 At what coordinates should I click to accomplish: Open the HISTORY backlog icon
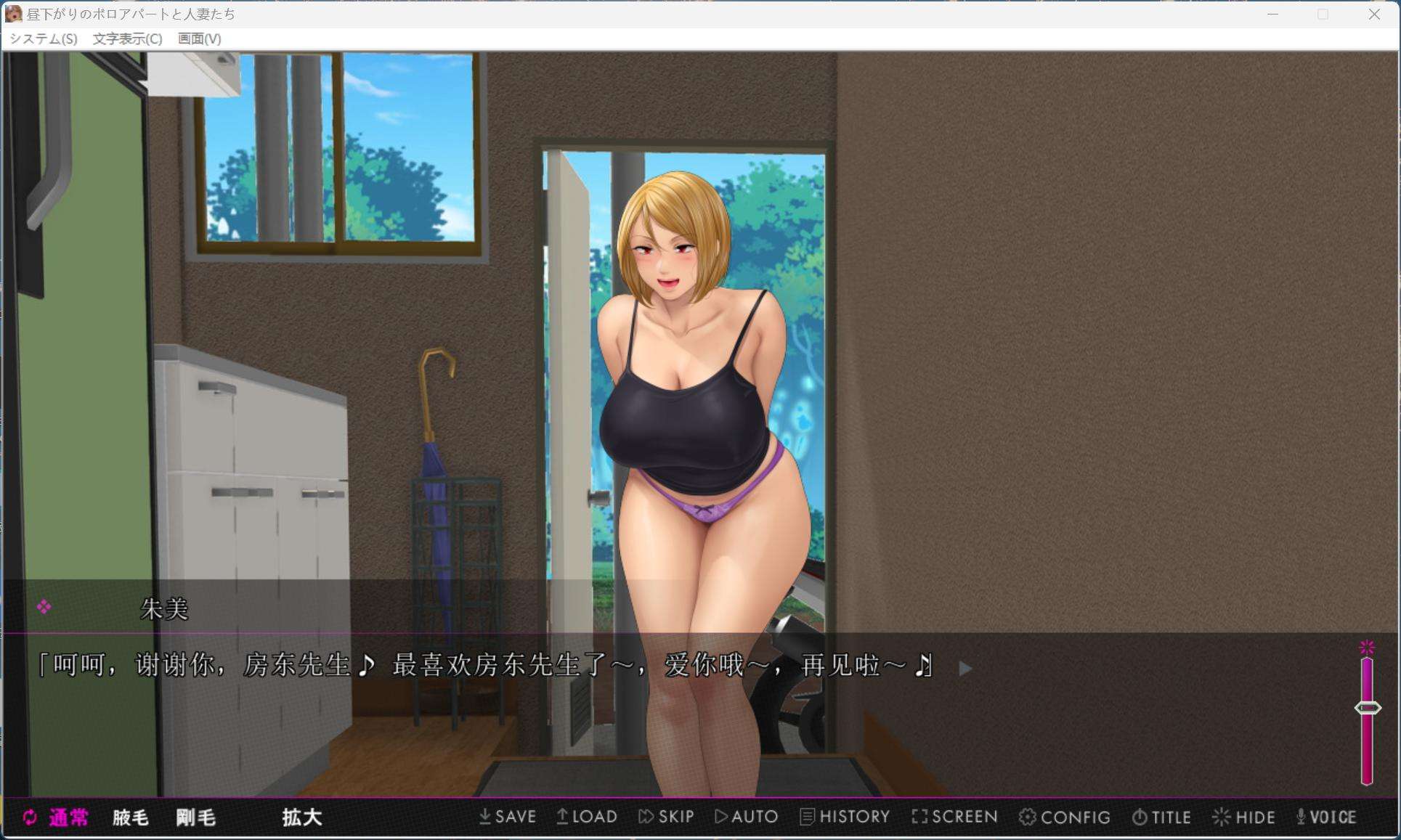coord(845,817)
